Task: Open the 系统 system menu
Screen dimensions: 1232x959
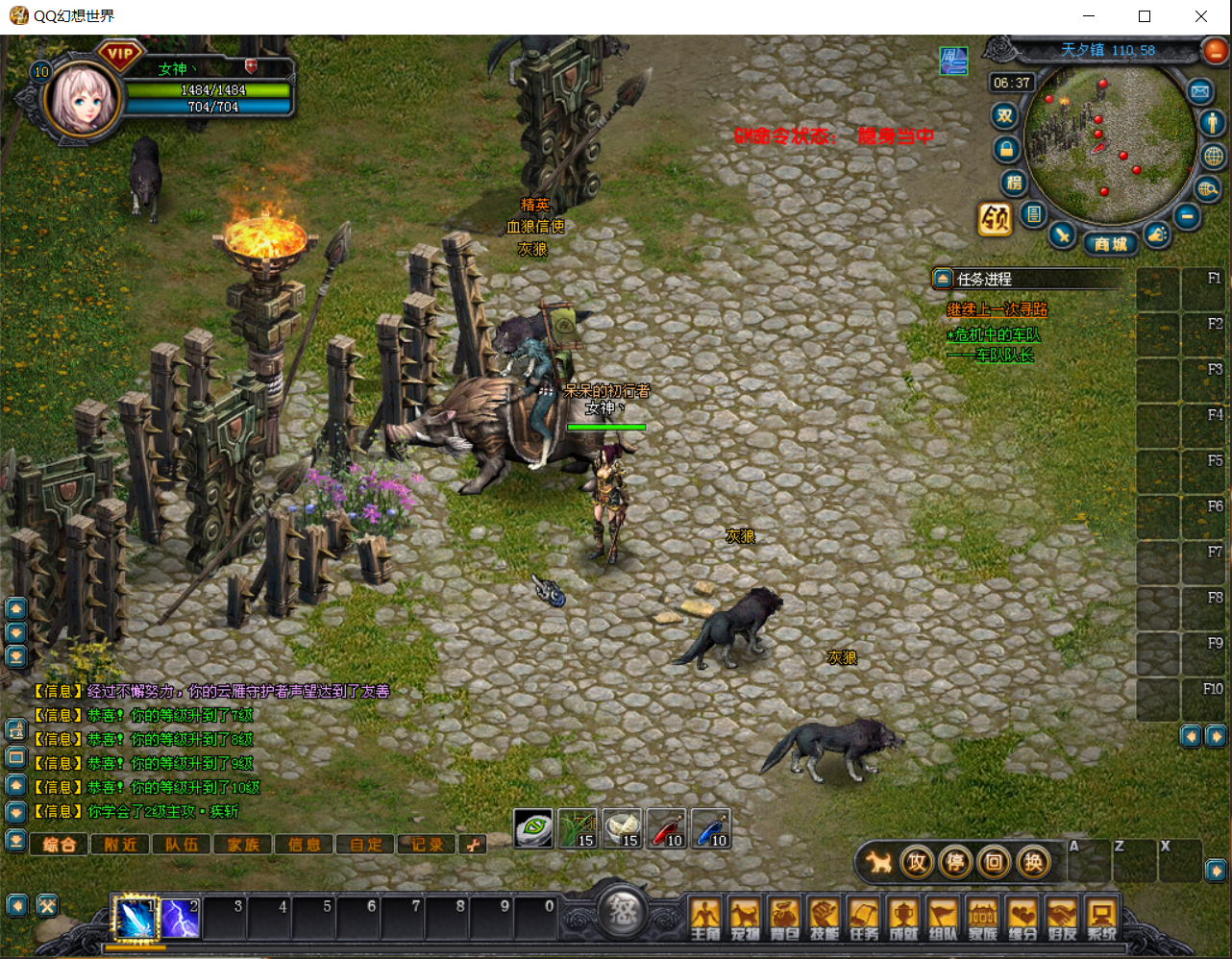Action: (1101, 918)
